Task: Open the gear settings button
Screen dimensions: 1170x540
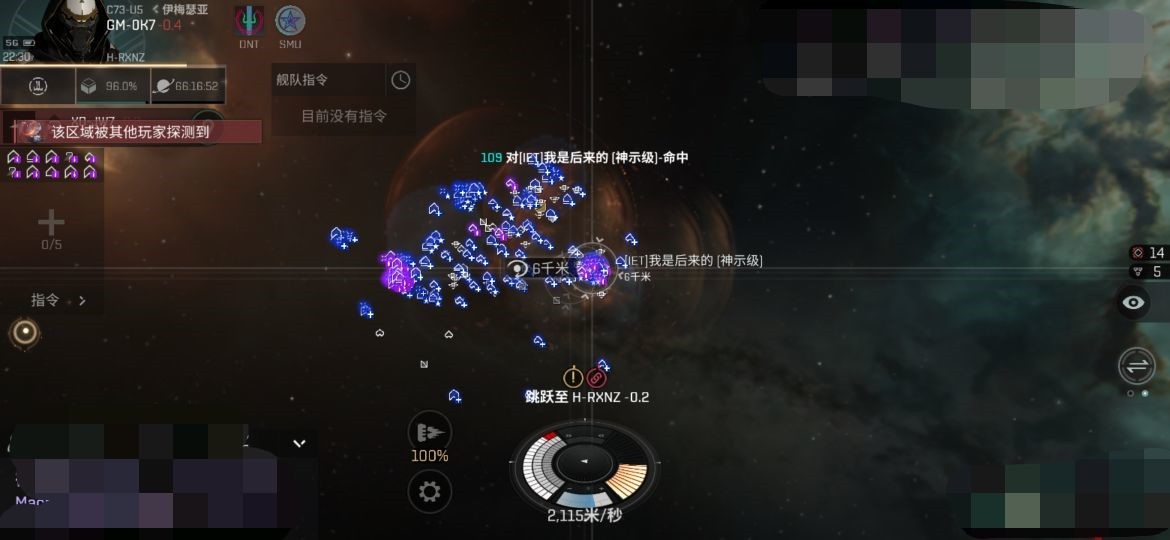Action: click(429, 491)
